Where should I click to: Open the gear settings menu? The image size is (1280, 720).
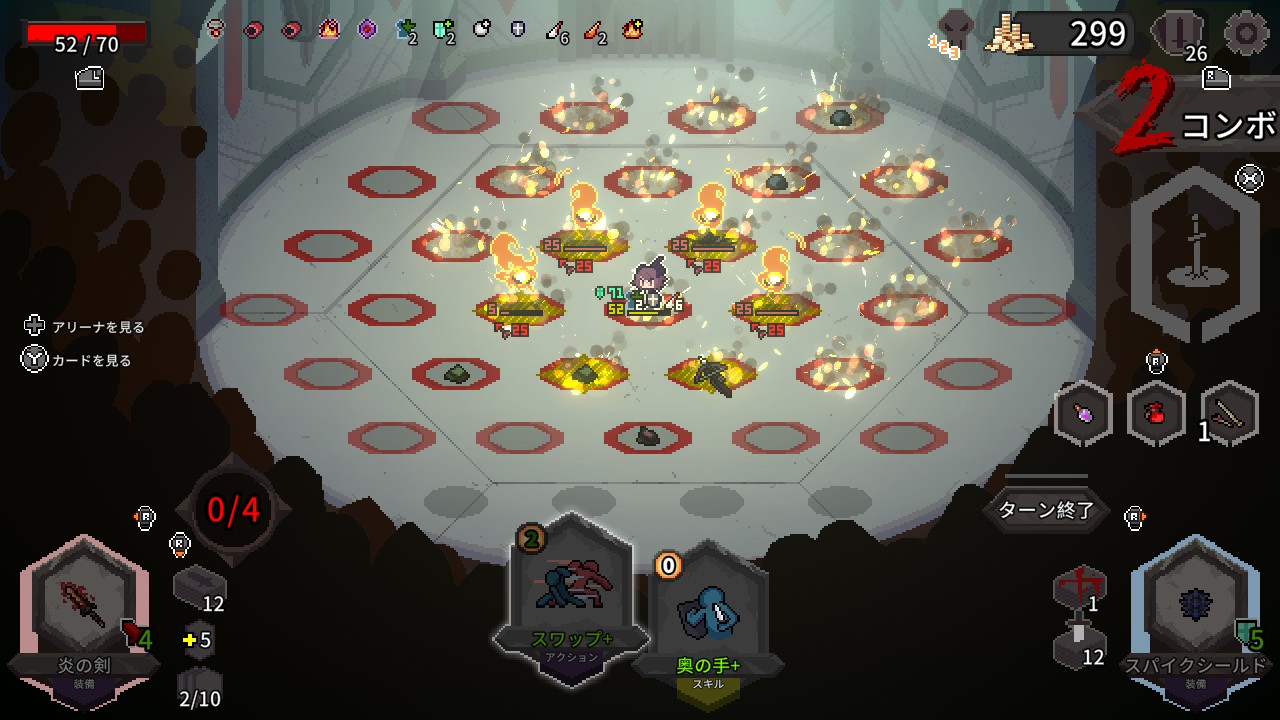(x=1246, y=33)
